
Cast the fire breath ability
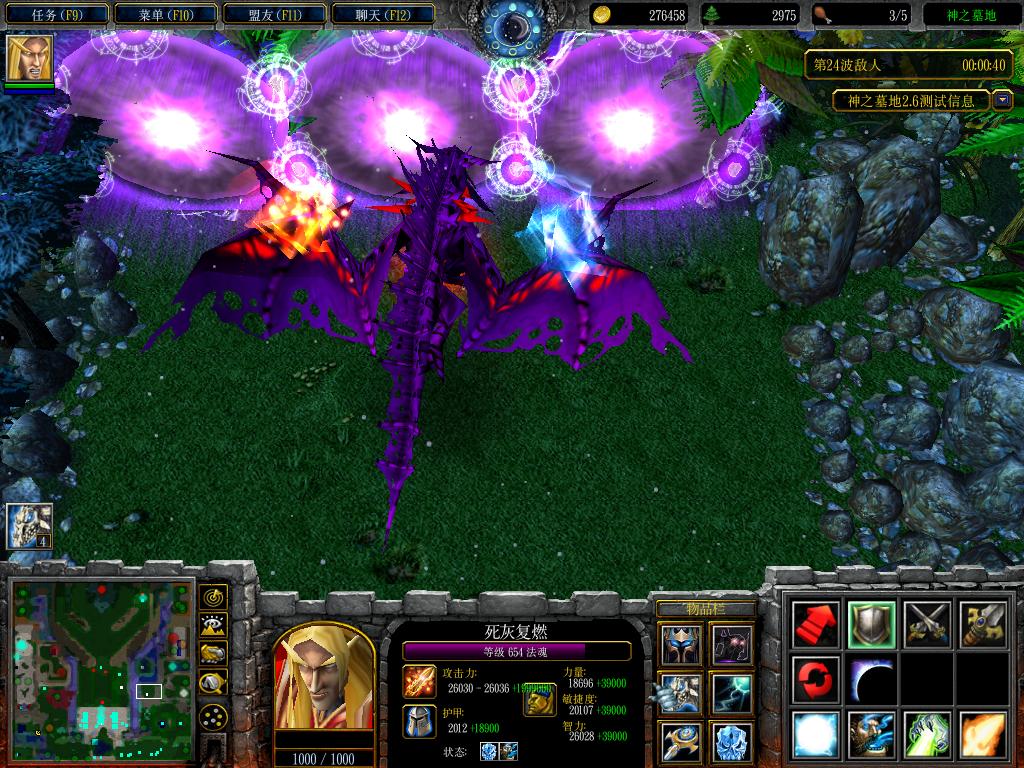(981, 735)
